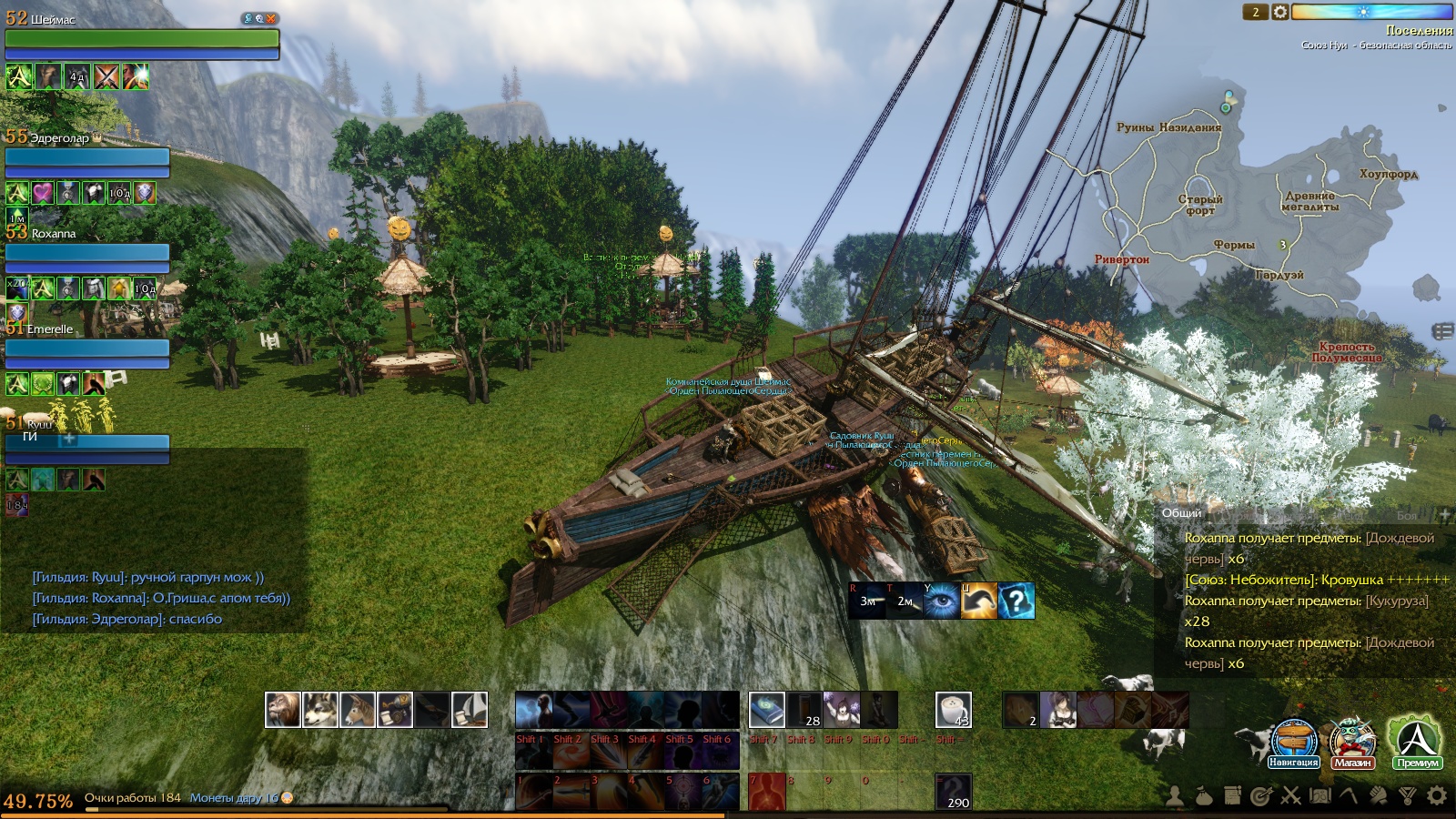Image resolution: width=1456 pixels, height=819 pixels.
Task: Click the map settings gear button
Action: 1280,12
